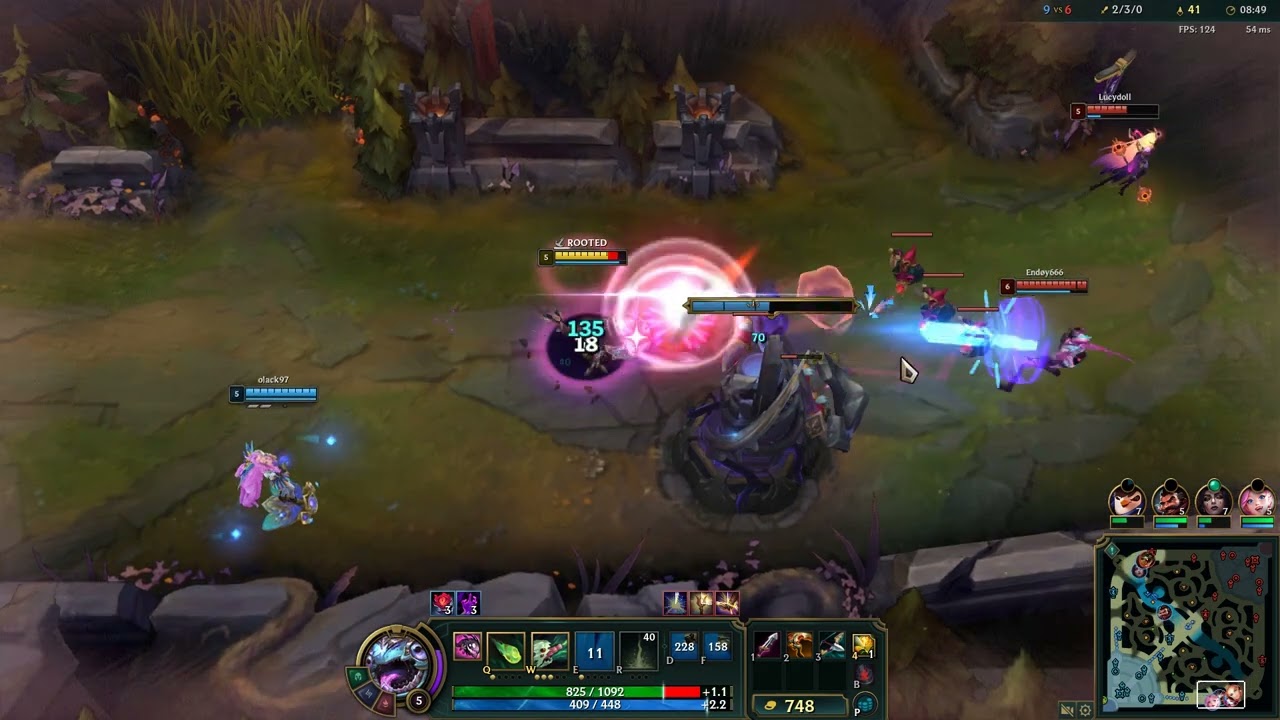
Task: Click Kog'Maw's champion portrait
Action: pos(397,660)
